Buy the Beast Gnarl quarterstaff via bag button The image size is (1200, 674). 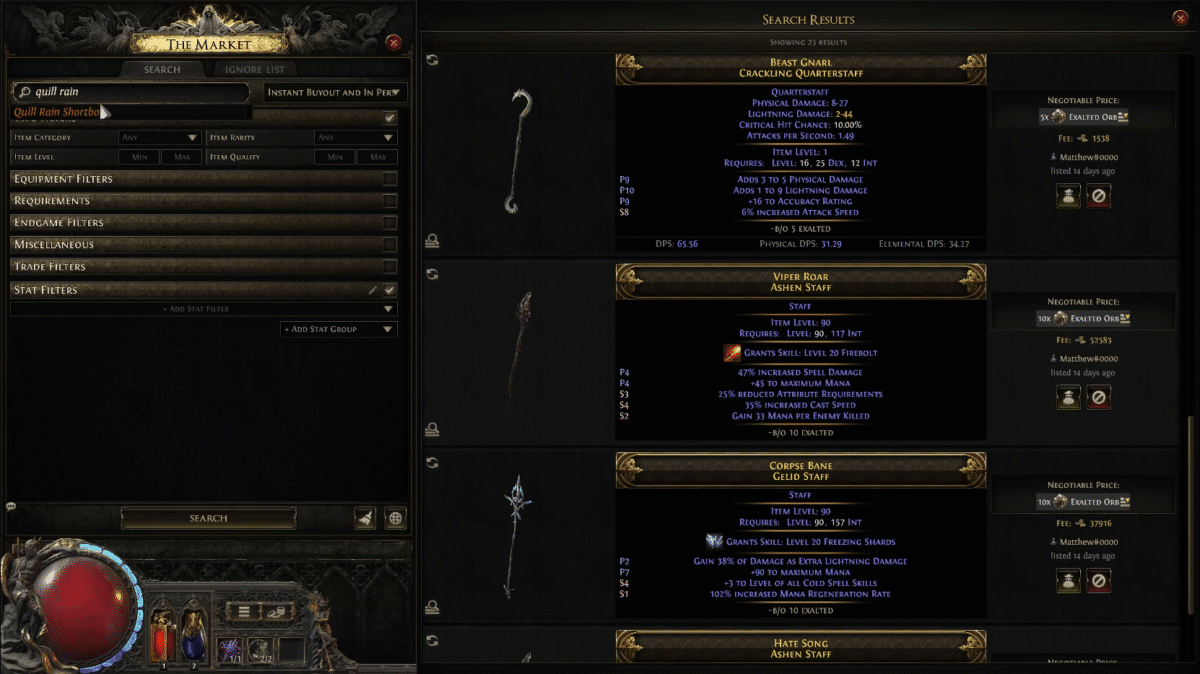click(1068, 198)
